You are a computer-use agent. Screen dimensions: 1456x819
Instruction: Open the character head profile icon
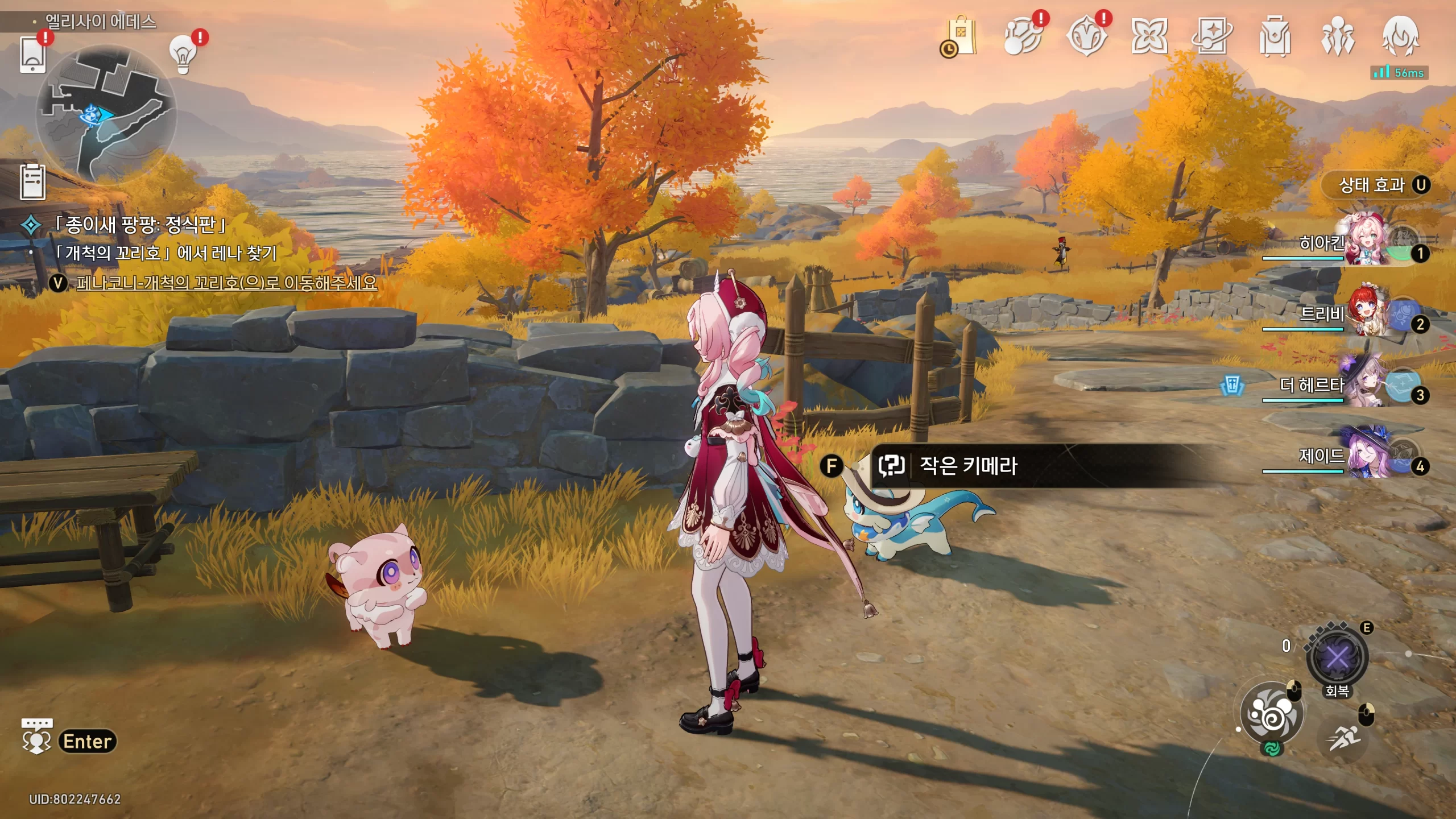point(1400,36)
